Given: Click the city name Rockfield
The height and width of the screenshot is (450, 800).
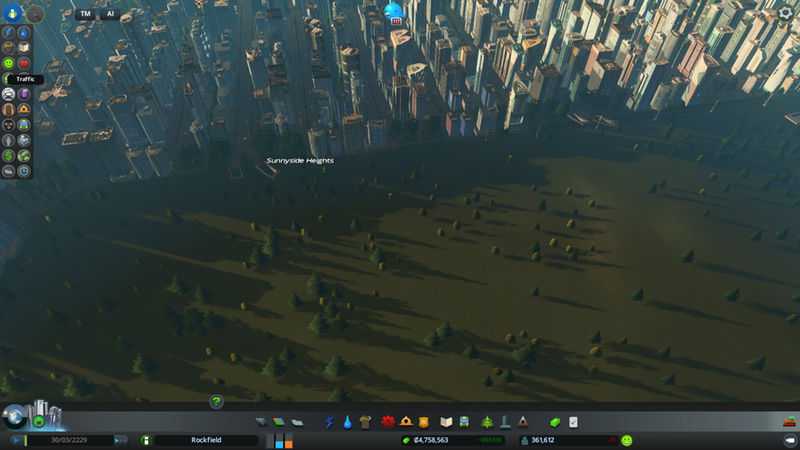Looking at the screenshot, I should coord(199,440).
